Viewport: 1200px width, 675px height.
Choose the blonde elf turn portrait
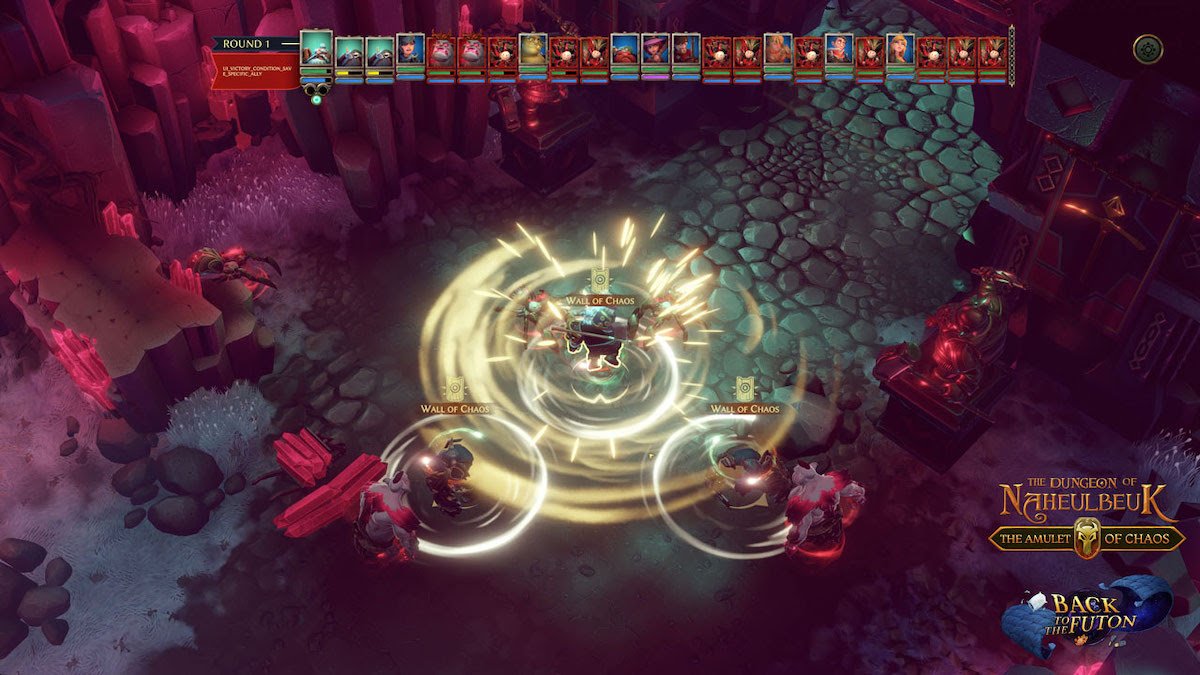click(x=900, y=50)
